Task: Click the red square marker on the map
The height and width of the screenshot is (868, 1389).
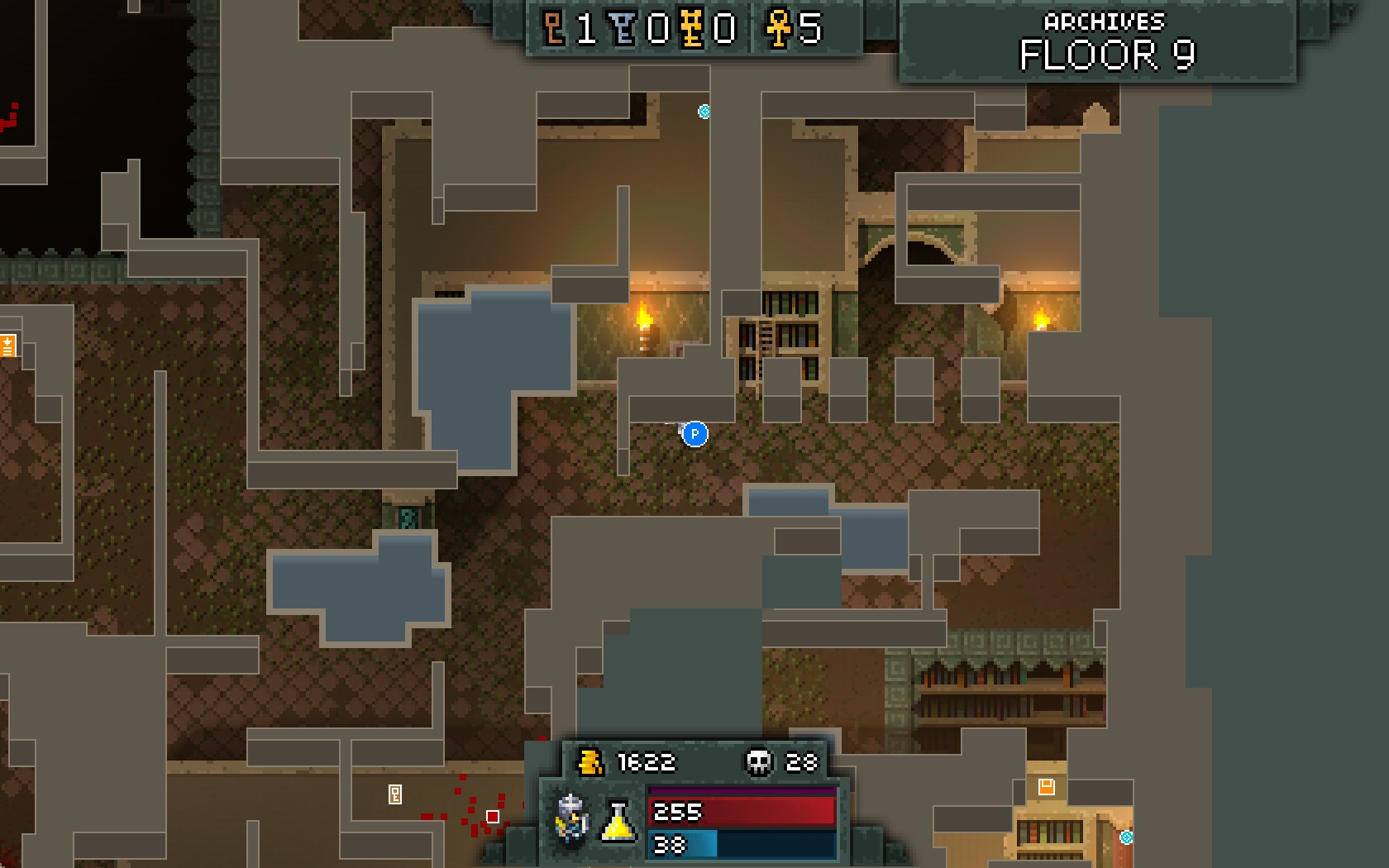Action: coord(493,817)
